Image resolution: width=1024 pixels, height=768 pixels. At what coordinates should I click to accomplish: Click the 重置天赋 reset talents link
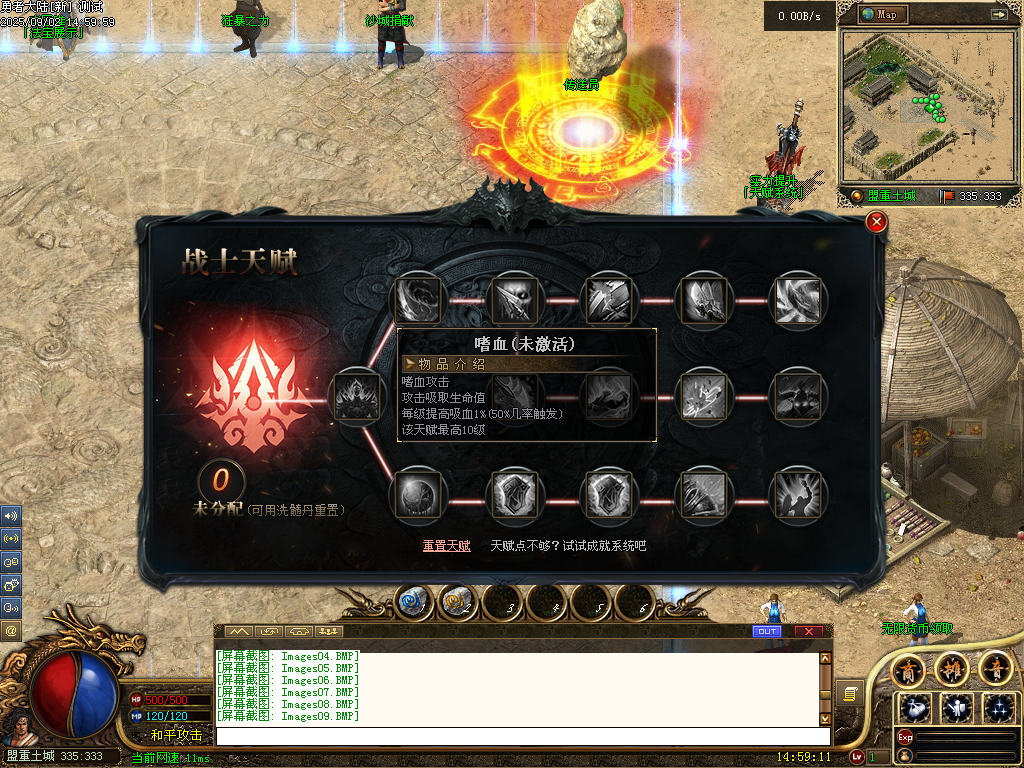click(446, 546)
